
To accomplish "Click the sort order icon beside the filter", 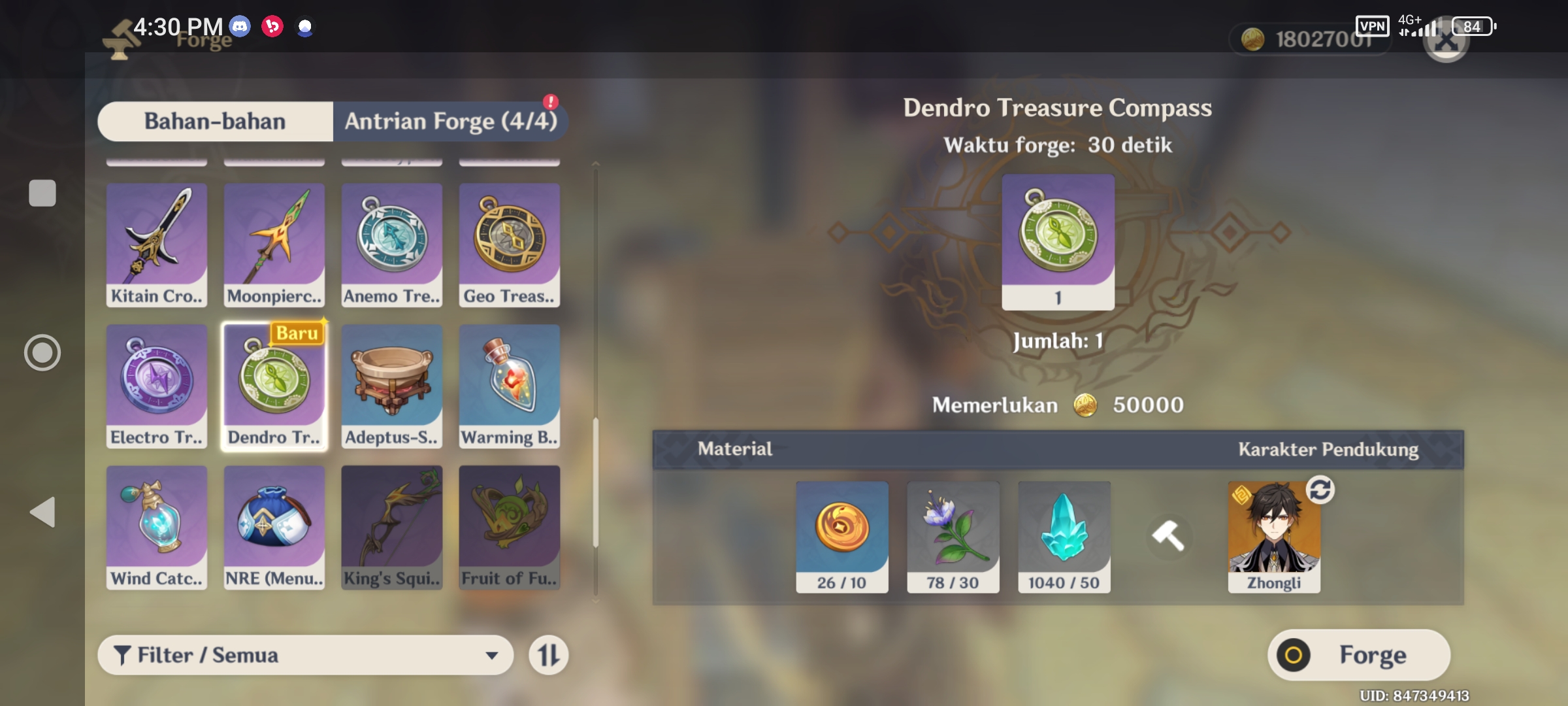I will pos(547,655).
